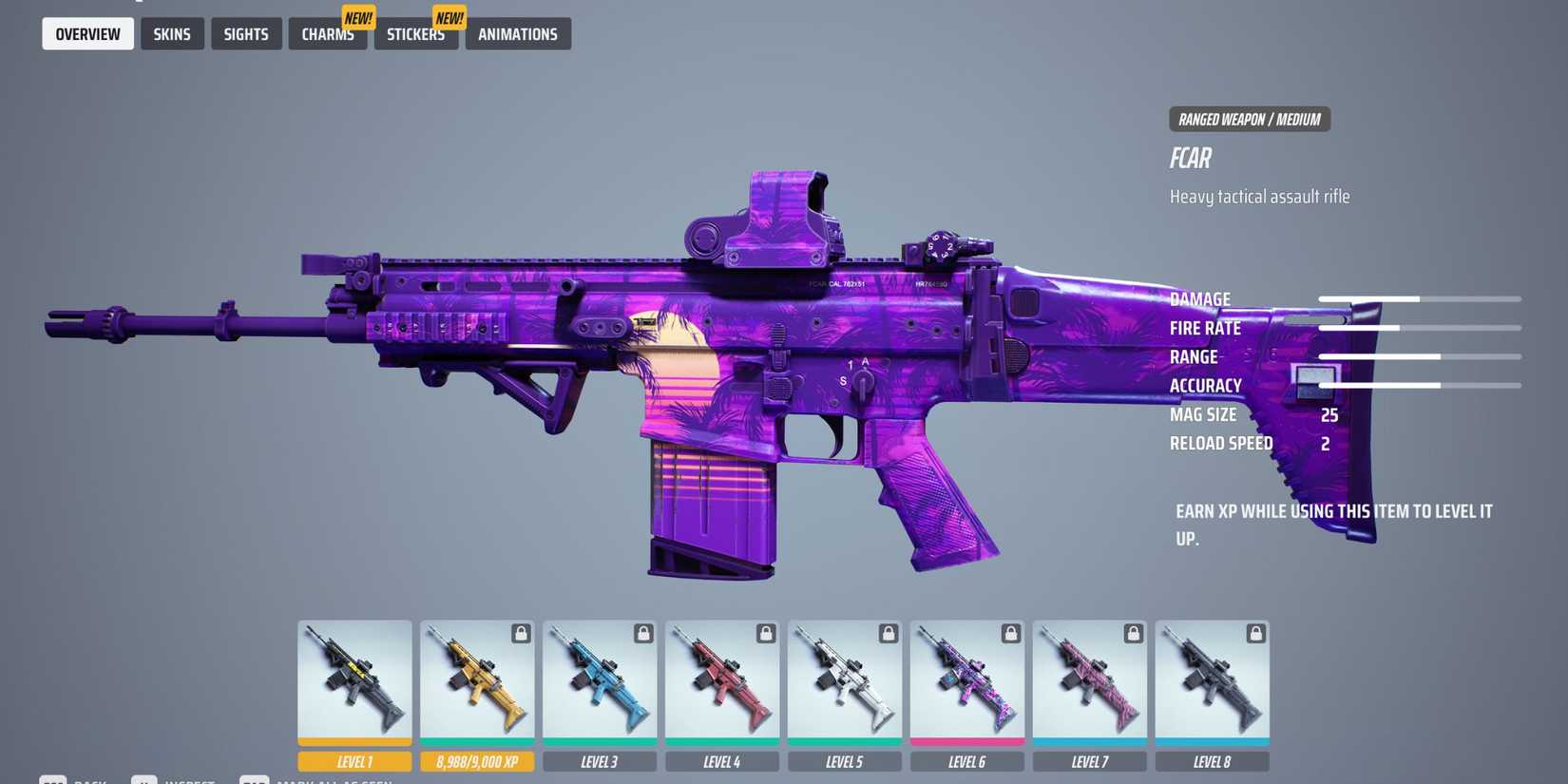Click the 8,988/9,000 XP progress label
The height and width of the screenshot is (784, 1568).
(x=476, y=760)
